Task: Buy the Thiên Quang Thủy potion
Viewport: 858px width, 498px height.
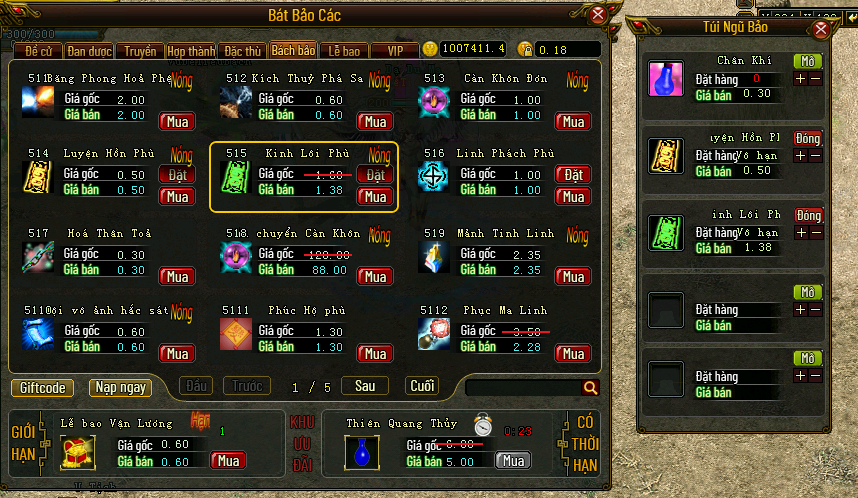Action: click(x=513, y=461)
